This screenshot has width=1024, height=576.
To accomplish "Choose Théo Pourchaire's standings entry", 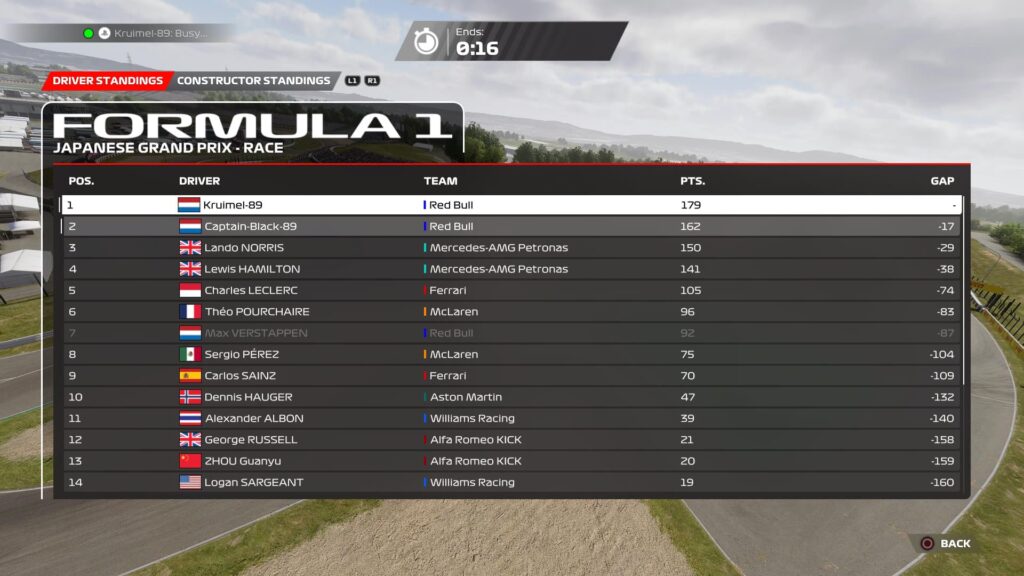I will click(x=510, y=312).
